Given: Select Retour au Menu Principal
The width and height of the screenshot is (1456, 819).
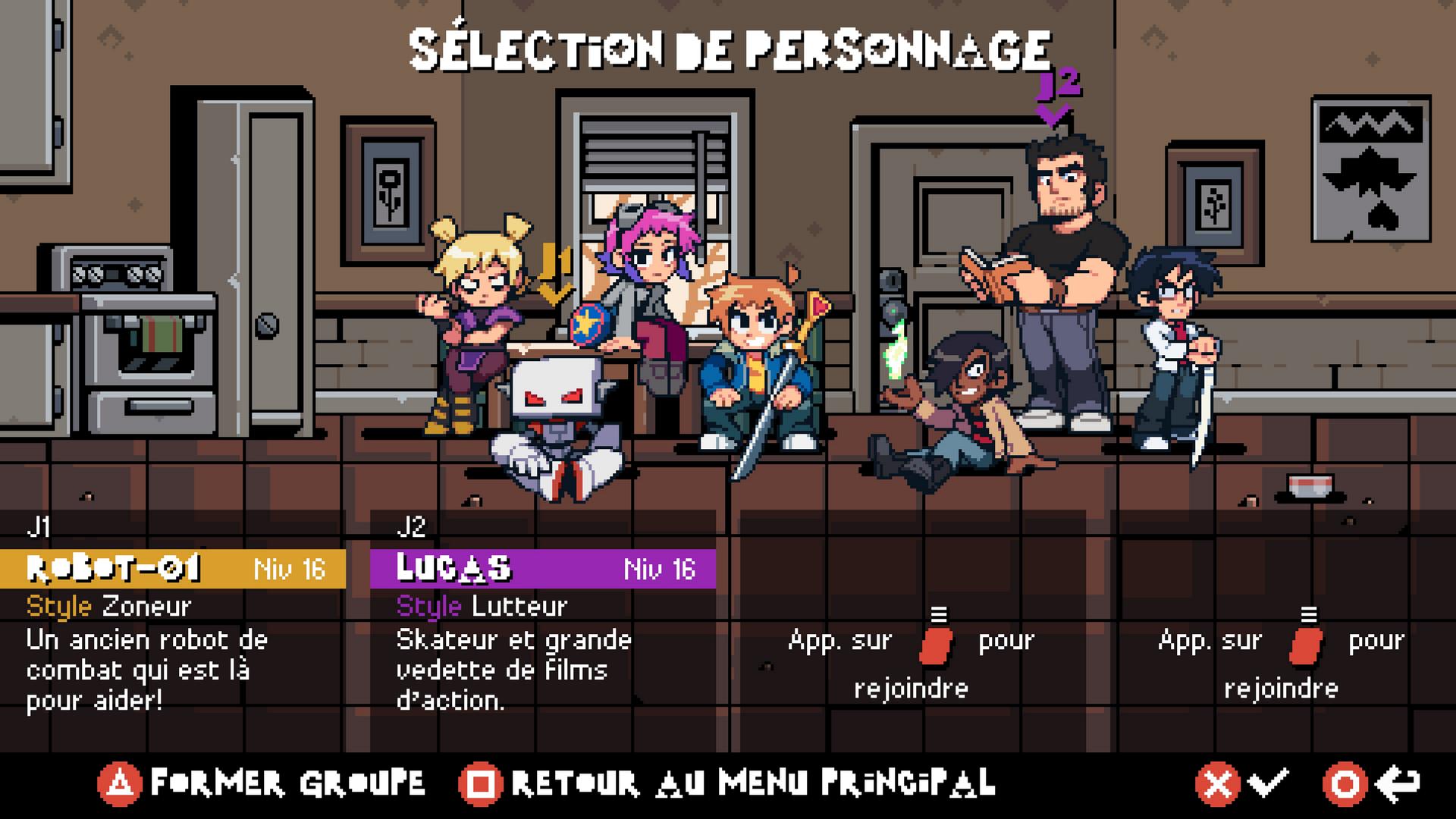Looking at the screenshot, I should (728, 783).
